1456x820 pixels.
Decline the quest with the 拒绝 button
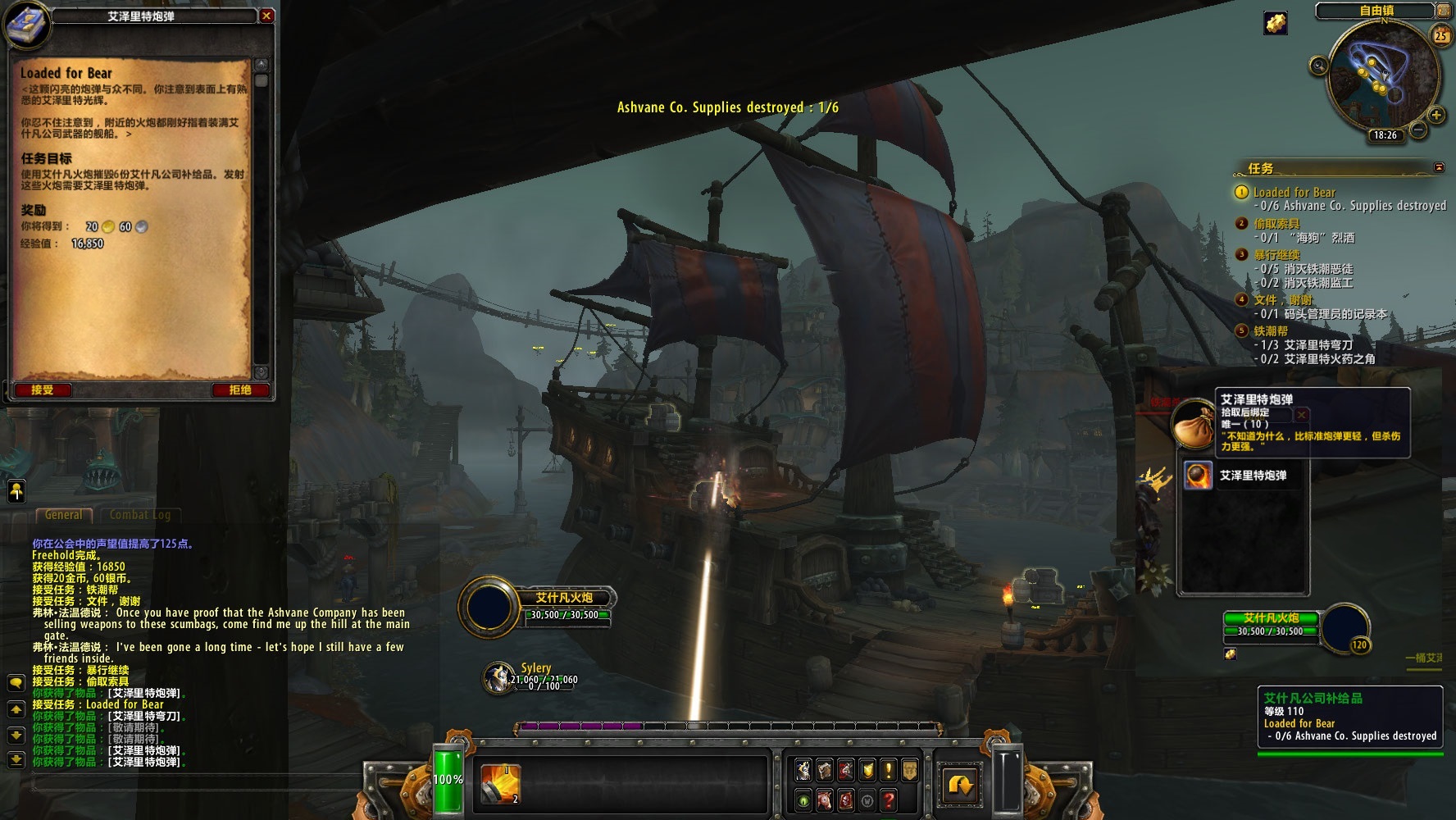click(239, 390)
